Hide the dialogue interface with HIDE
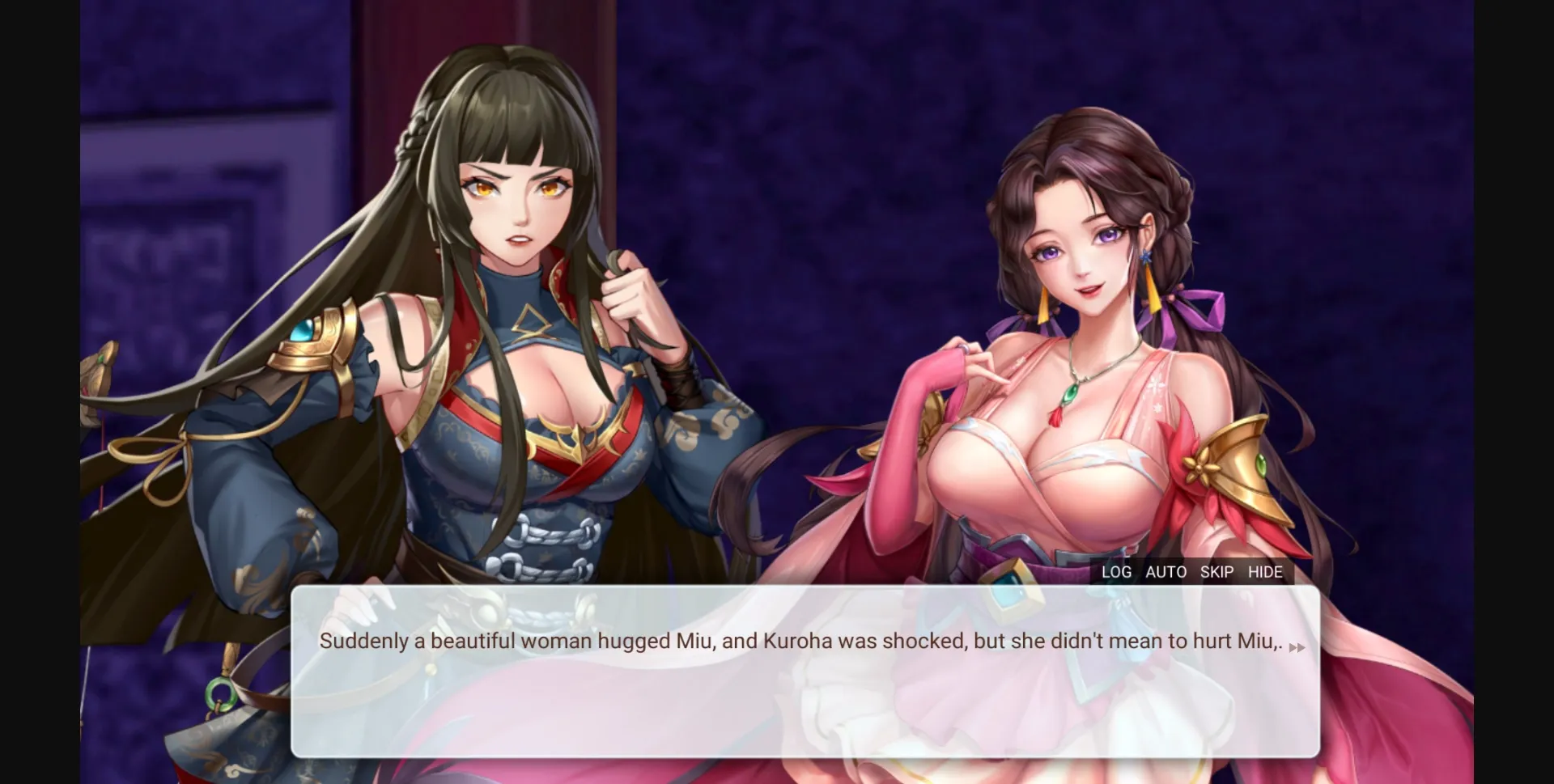Viewport: 1554px width, 784px height. coord(1266,572)
